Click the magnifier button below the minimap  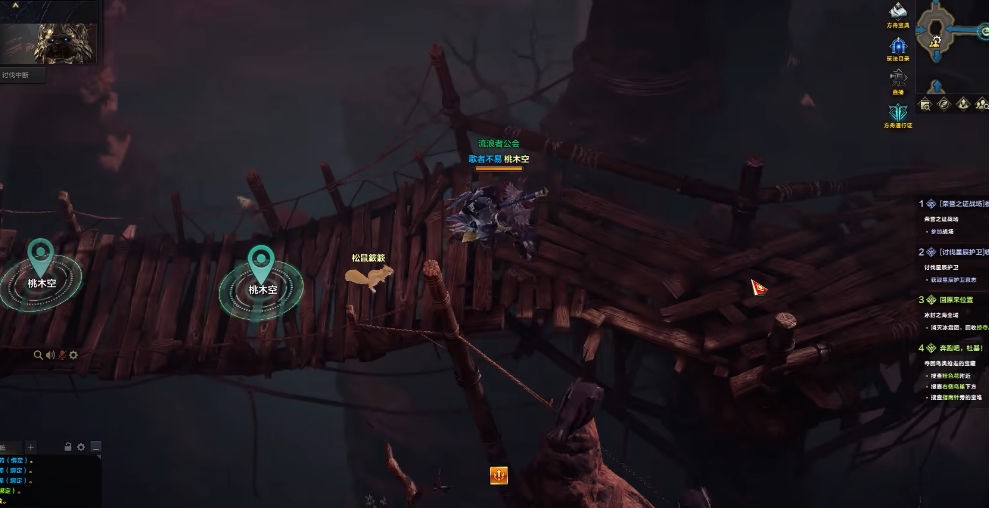[x=926, y=104]
